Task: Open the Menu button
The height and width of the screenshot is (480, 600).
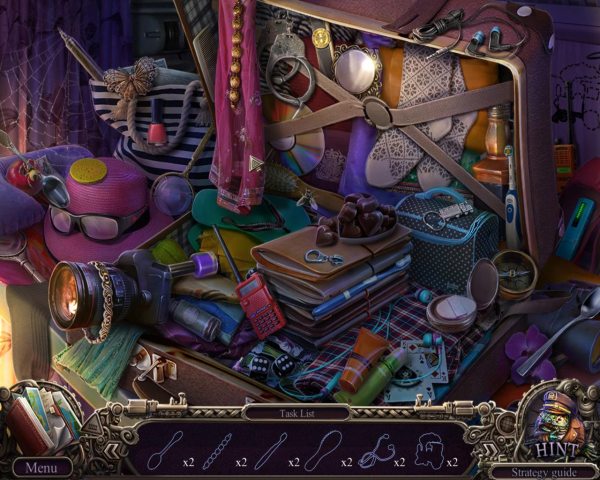Action: pyautogui.click(x=42, y=467)
